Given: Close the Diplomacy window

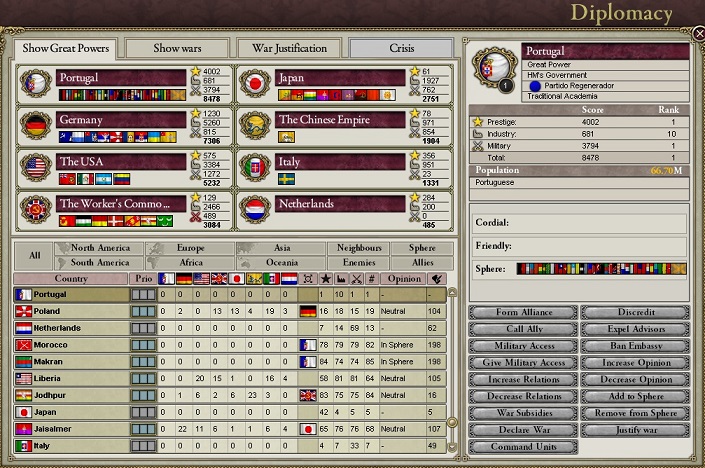Looking at the screenshot, I should (x=698, y=32).
